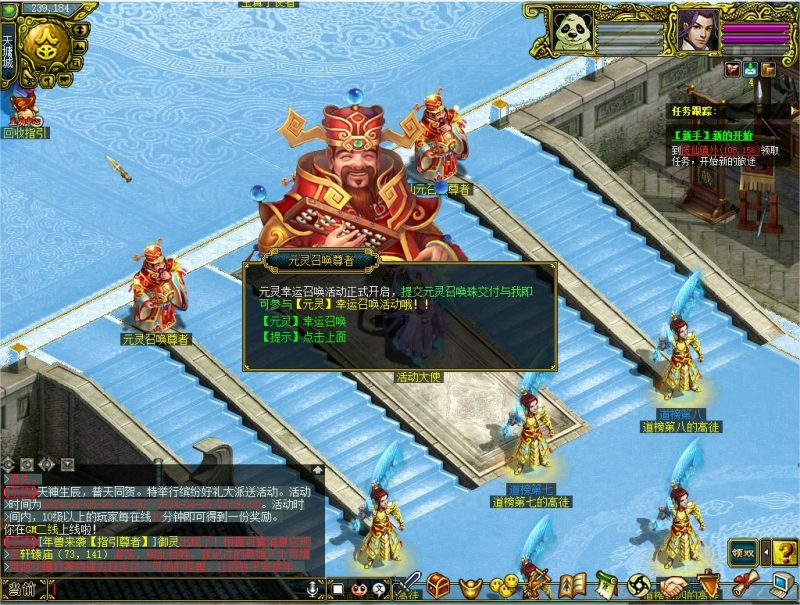This screenshot has width=800, height=605.
Task: Click the 领双 button
Action: click(x=742, y=550)
